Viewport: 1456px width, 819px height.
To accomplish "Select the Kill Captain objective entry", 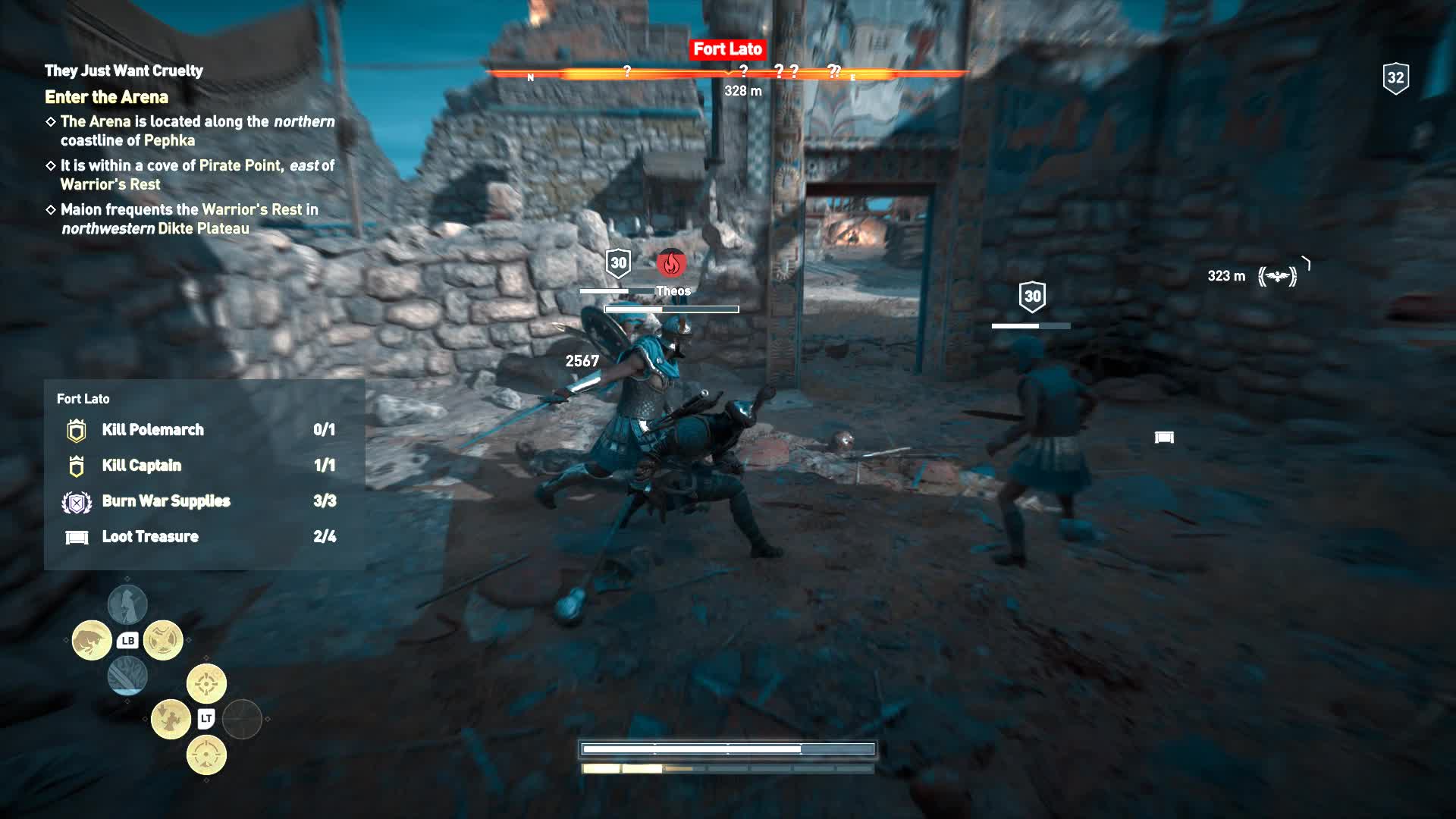I will pos(142,465).
